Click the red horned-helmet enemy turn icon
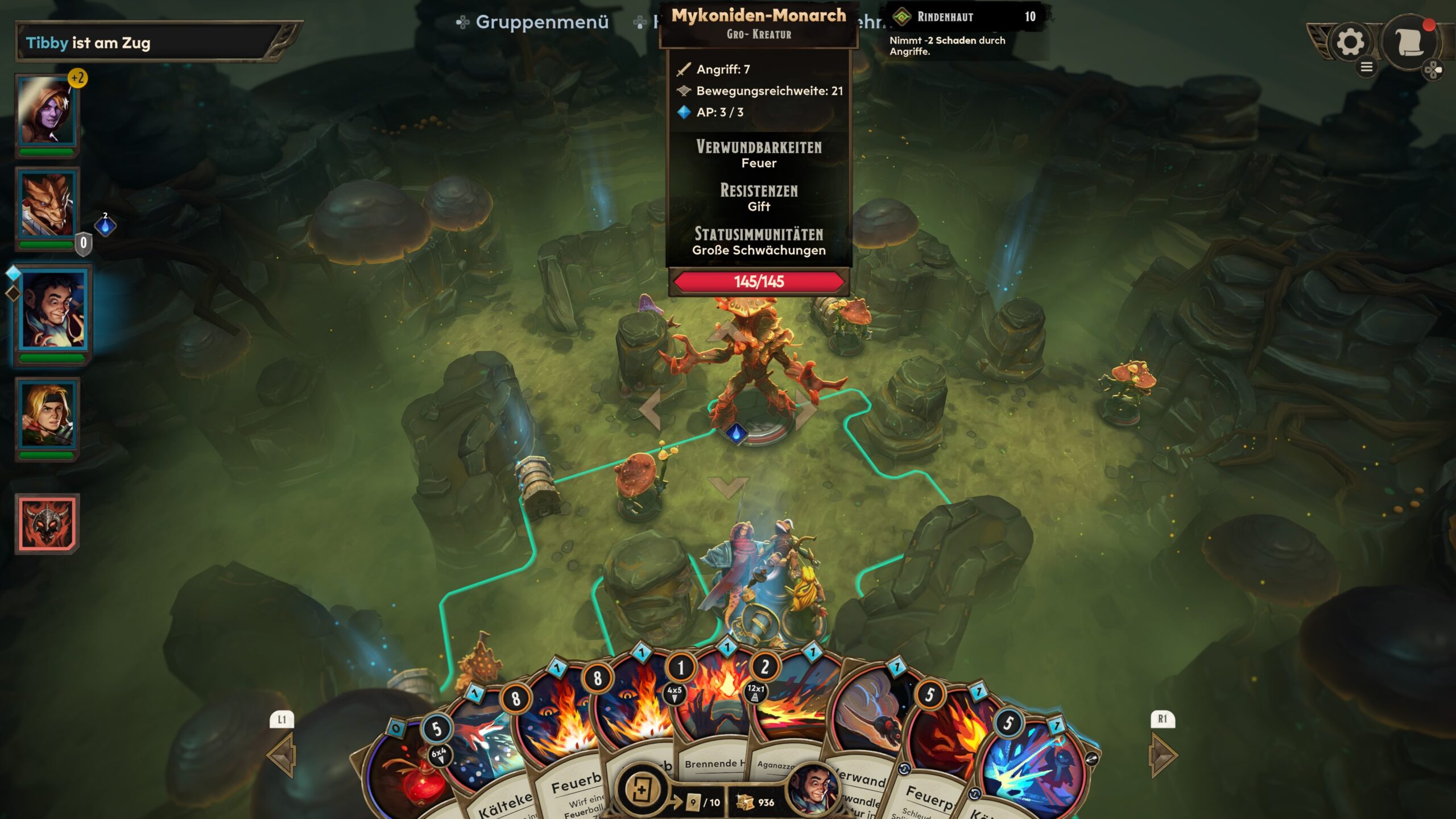Image resolution: width=1456 pixels, height=819 pixels. 47,523
